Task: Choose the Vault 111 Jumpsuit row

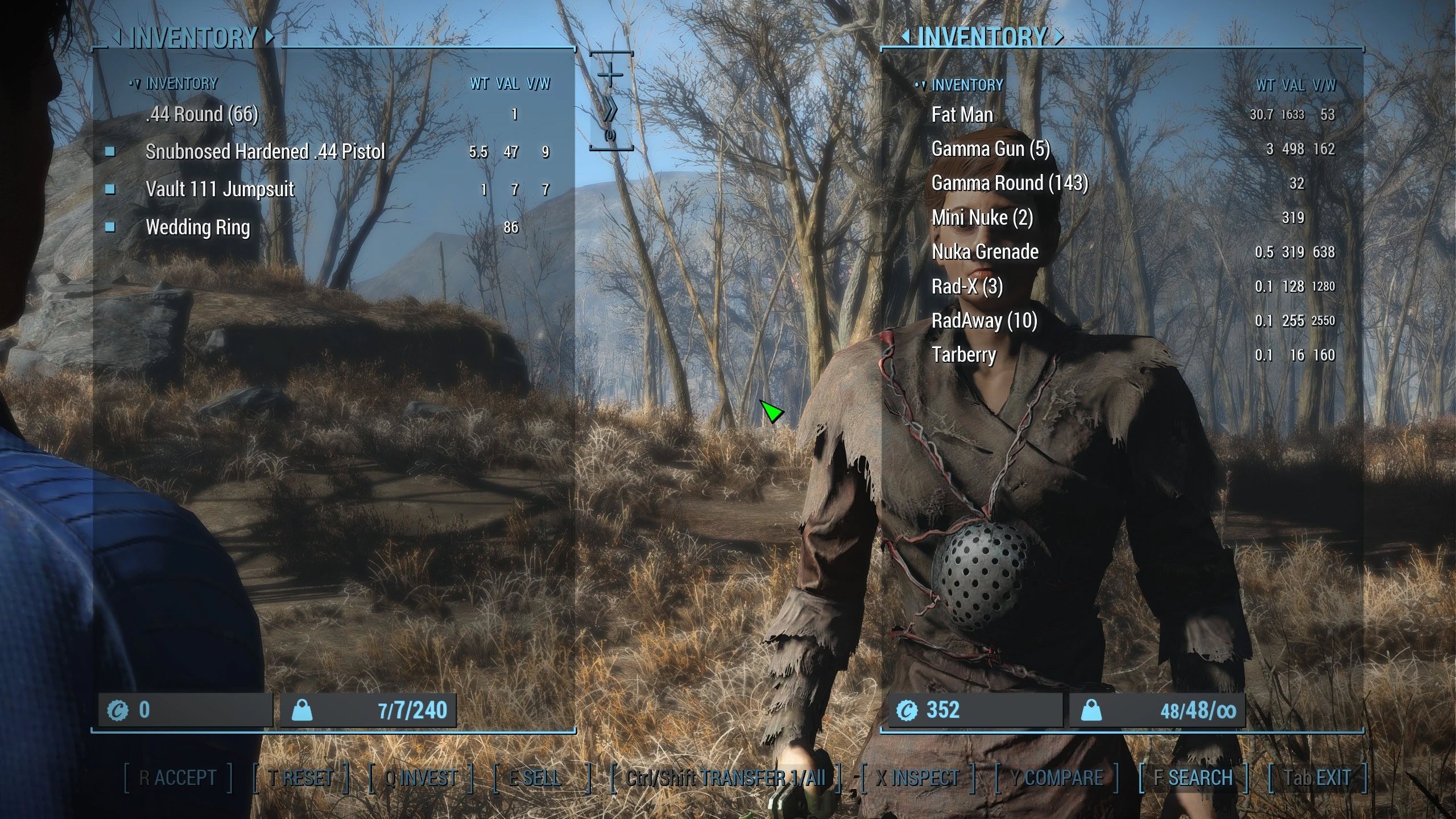Action: pos(220,189)
